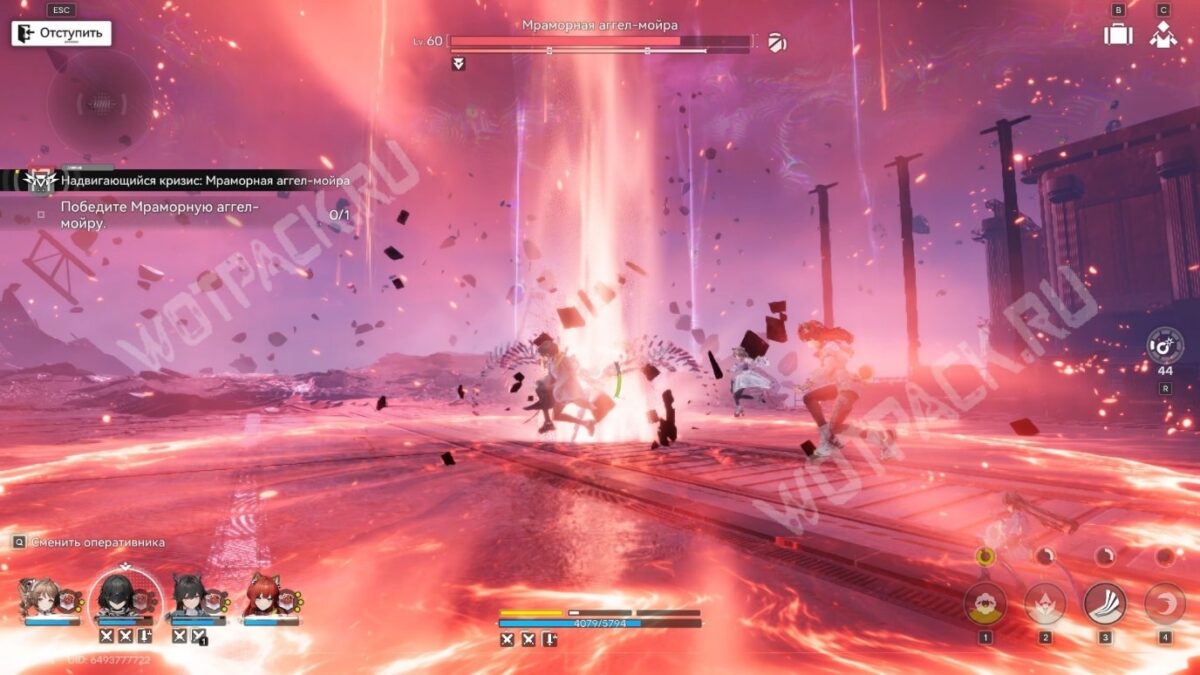Trigger the triple blade slash skill
The height and width of the screenshot is (675, 1200).
(1105, 604)
